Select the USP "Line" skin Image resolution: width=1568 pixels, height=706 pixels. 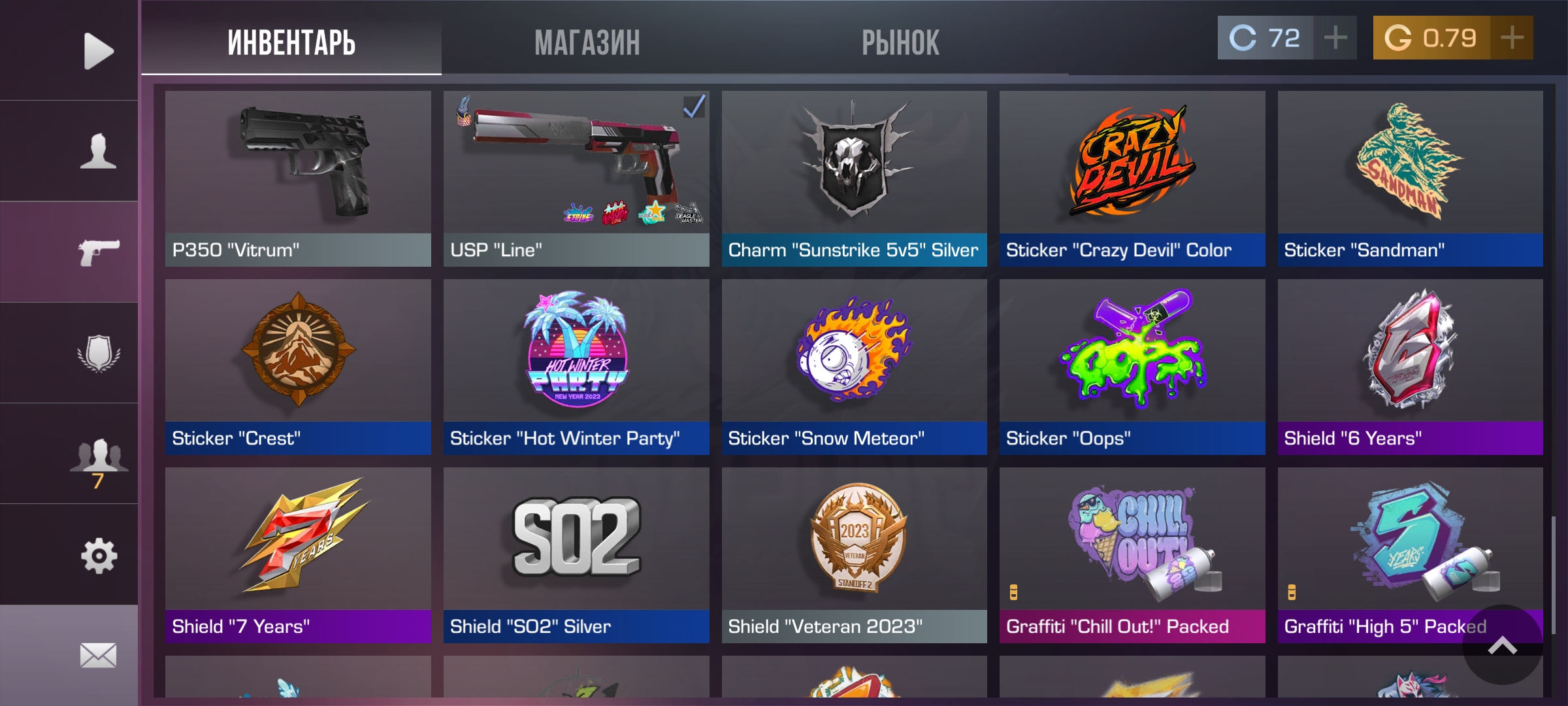coord(576,178)
